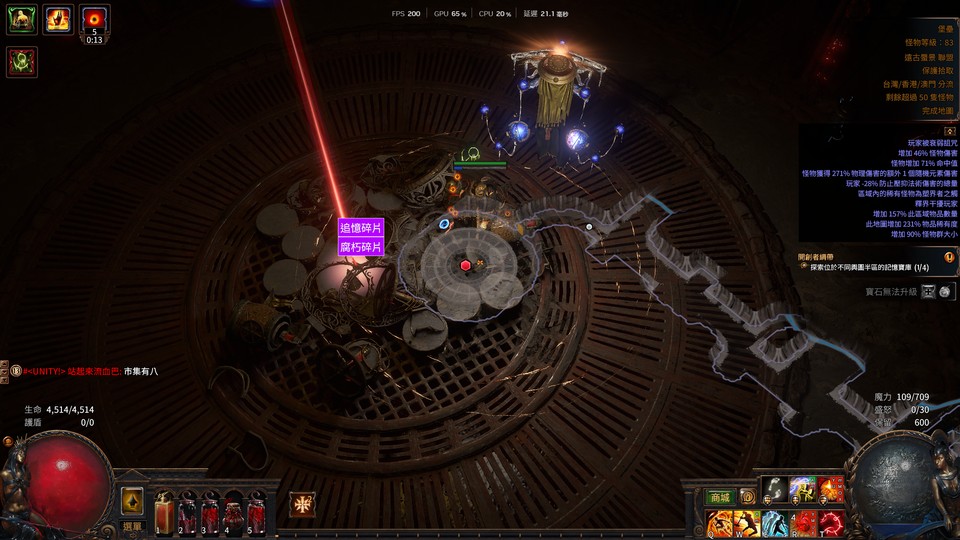Click the orange quest alert icon

pyautogui.click(x=949, y=257)
